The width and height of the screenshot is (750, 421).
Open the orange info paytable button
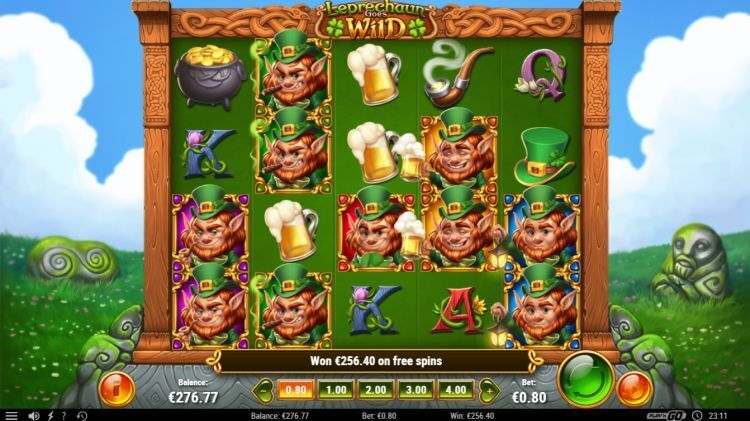pyautogui.click(x=117, y=388)
